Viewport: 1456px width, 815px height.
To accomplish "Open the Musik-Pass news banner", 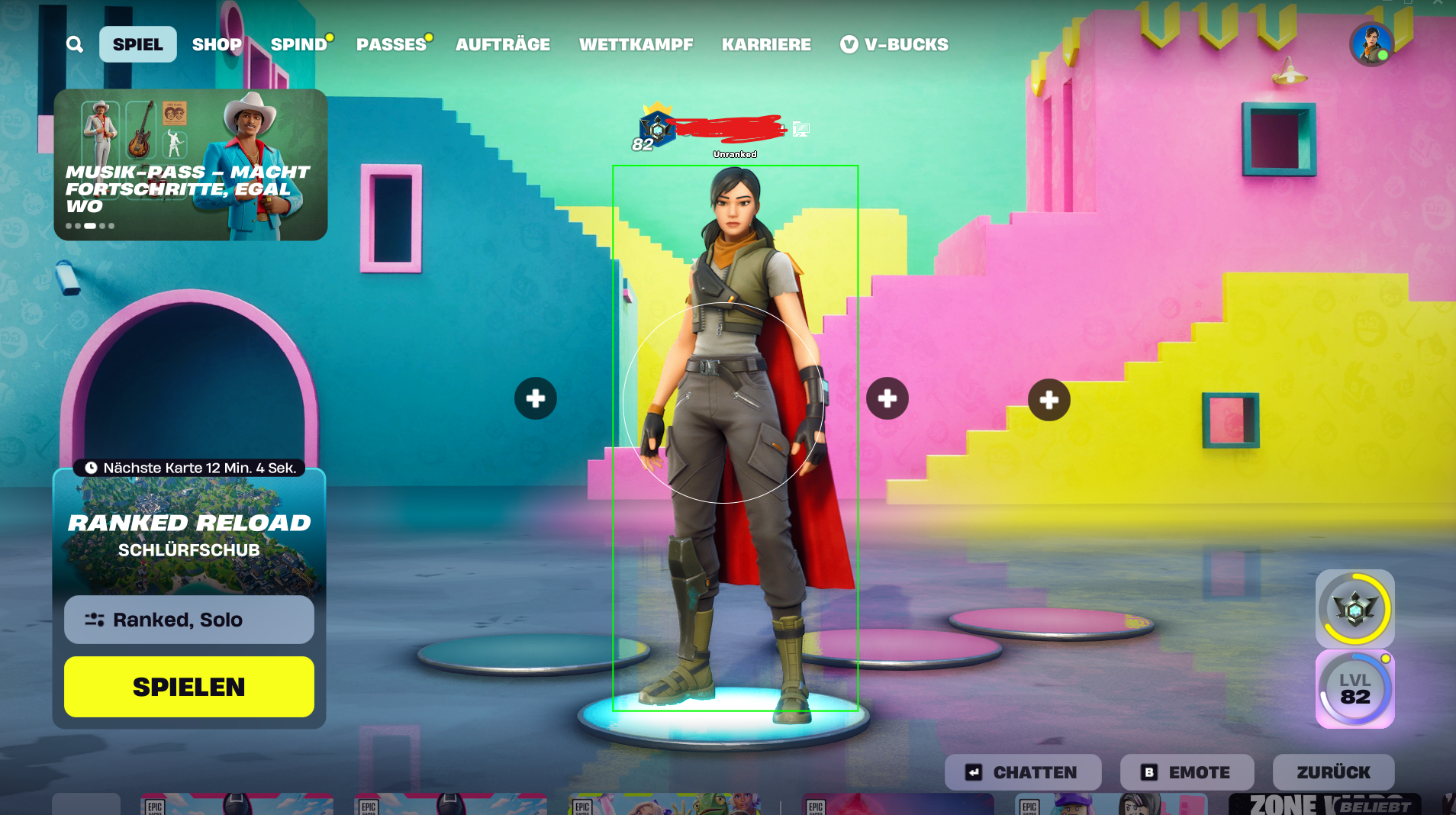I will point(190,164).
